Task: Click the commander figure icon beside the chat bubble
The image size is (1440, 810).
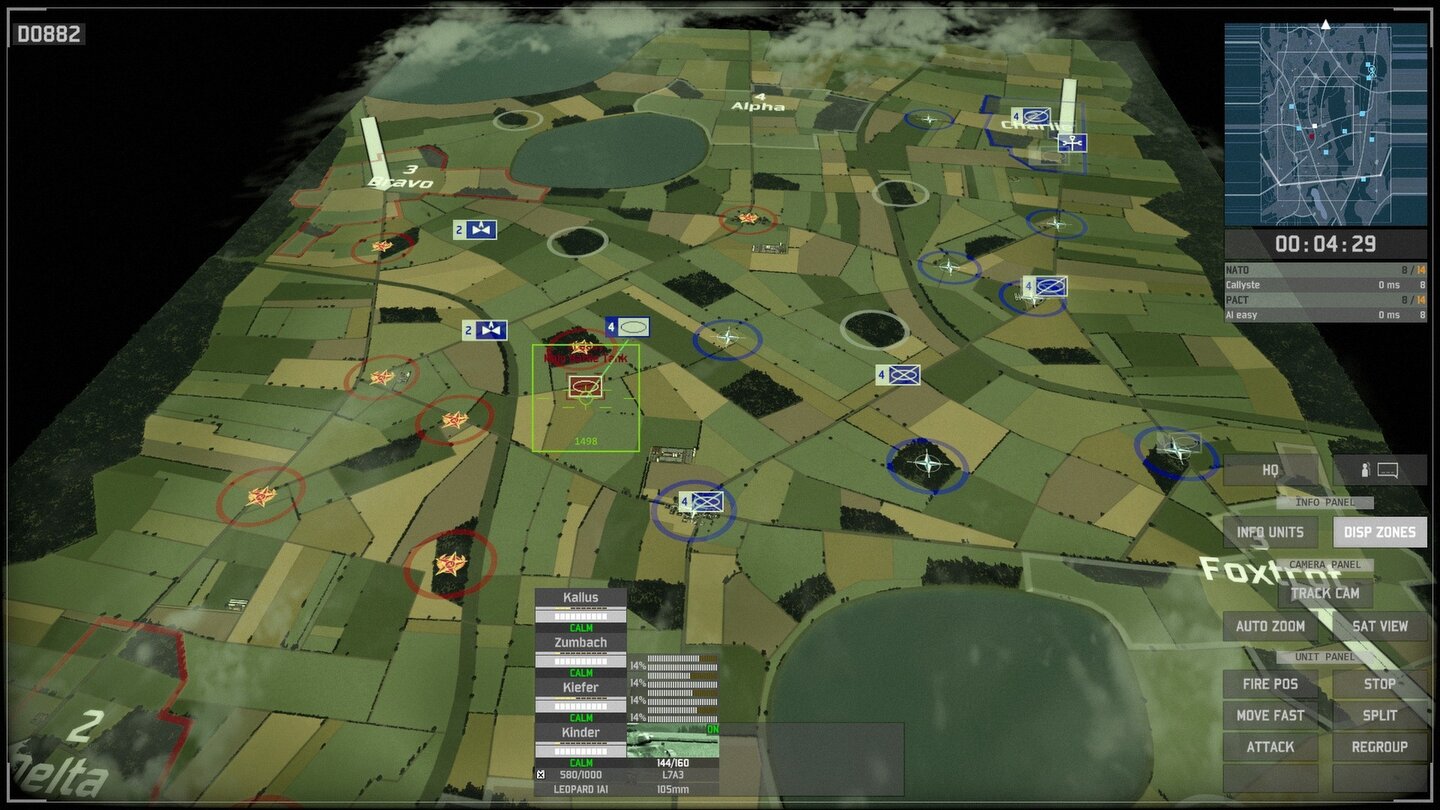Action: click(x=1365, y=470)
